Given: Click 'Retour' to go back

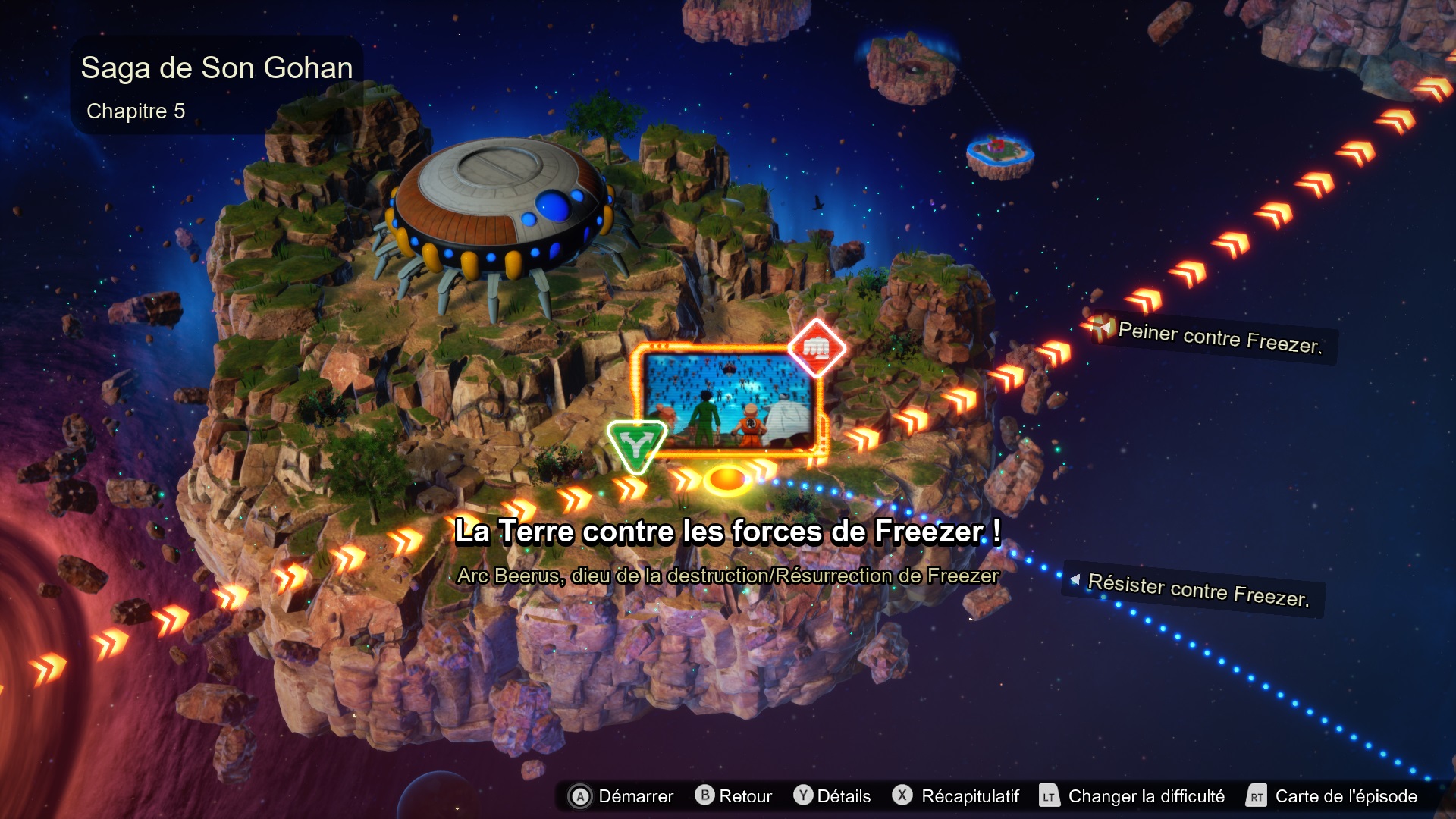Looking at the screenshot, I should coord(746,797).
